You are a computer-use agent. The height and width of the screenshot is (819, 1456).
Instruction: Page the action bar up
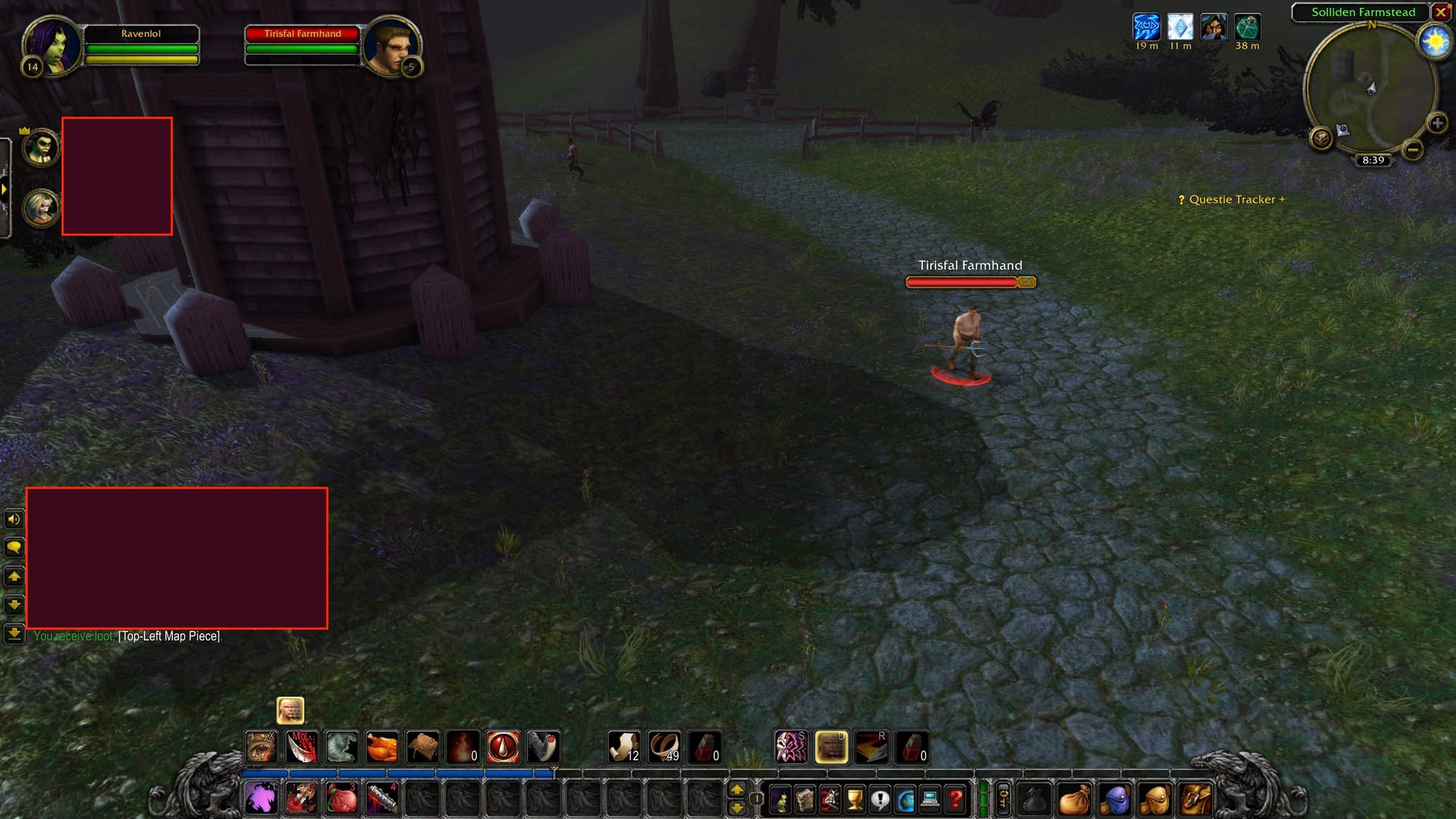(x=737, y=791)
